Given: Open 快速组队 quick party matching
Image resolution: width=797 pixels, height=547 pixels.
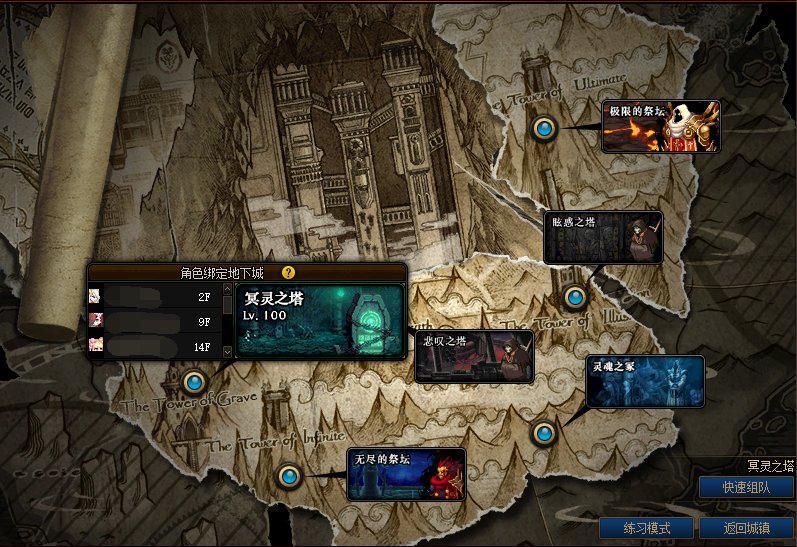Looking at the screenshot, I should pos(747,487).
